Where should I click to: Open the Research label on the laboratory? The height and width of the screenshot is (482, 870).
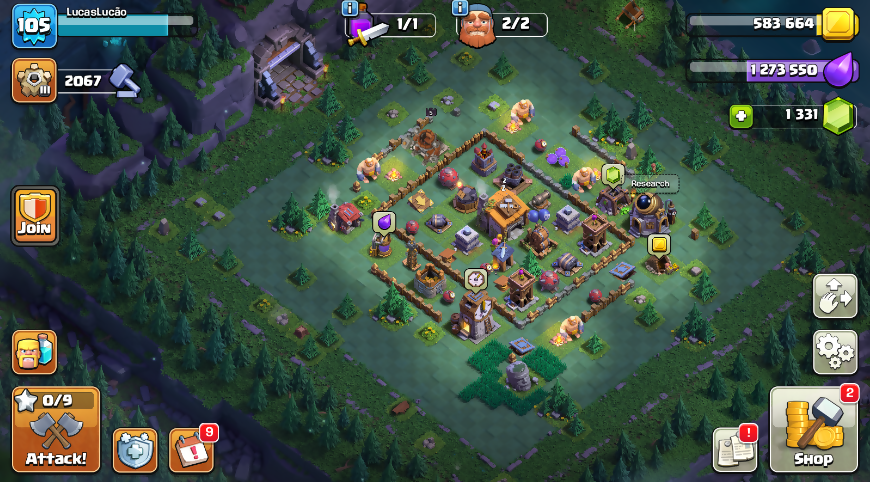click(x=650, y=184)
